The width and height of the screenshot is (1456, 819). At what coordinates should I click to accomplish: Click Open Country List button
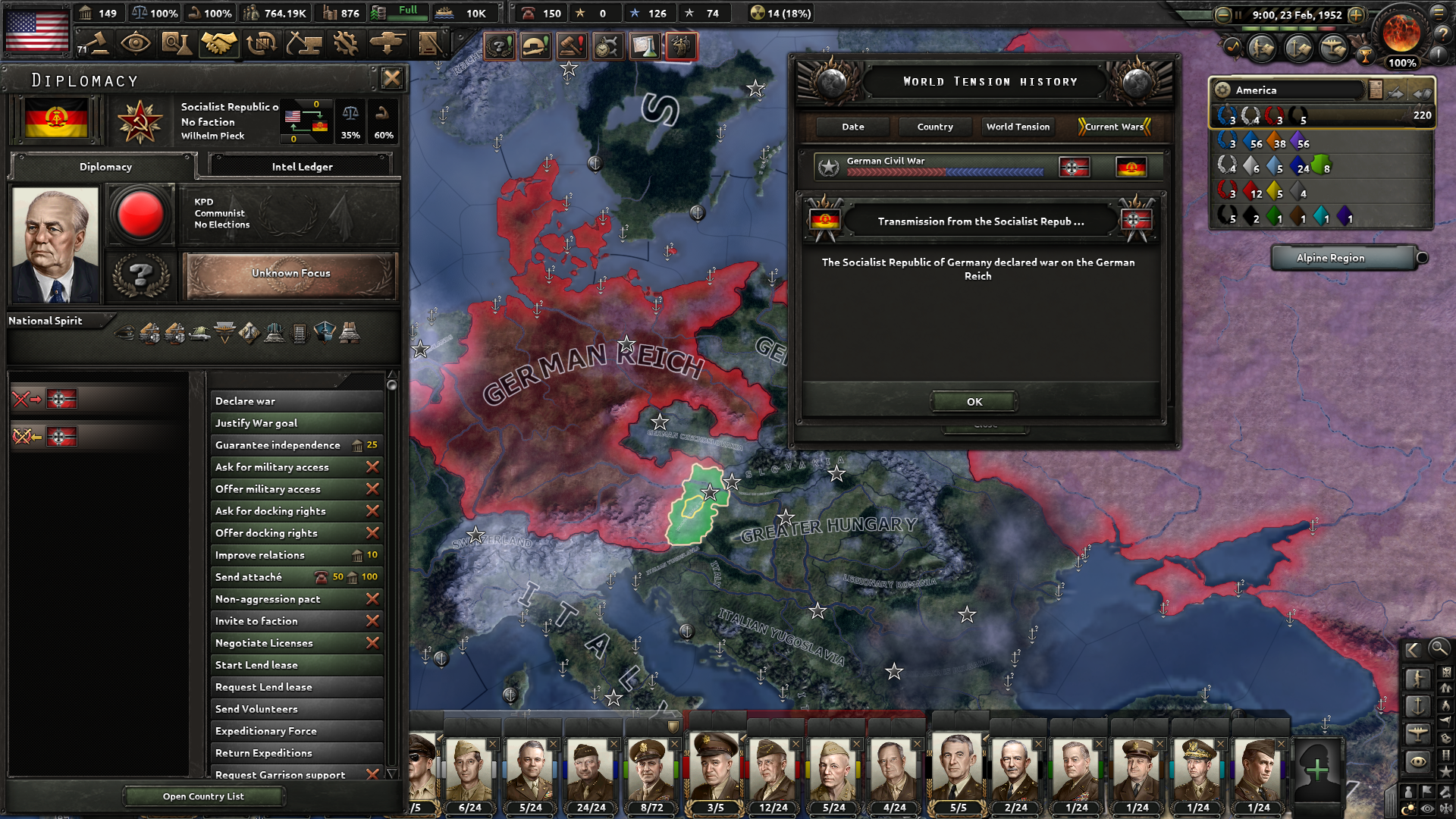pyautogui.click(x=202, y=795)
